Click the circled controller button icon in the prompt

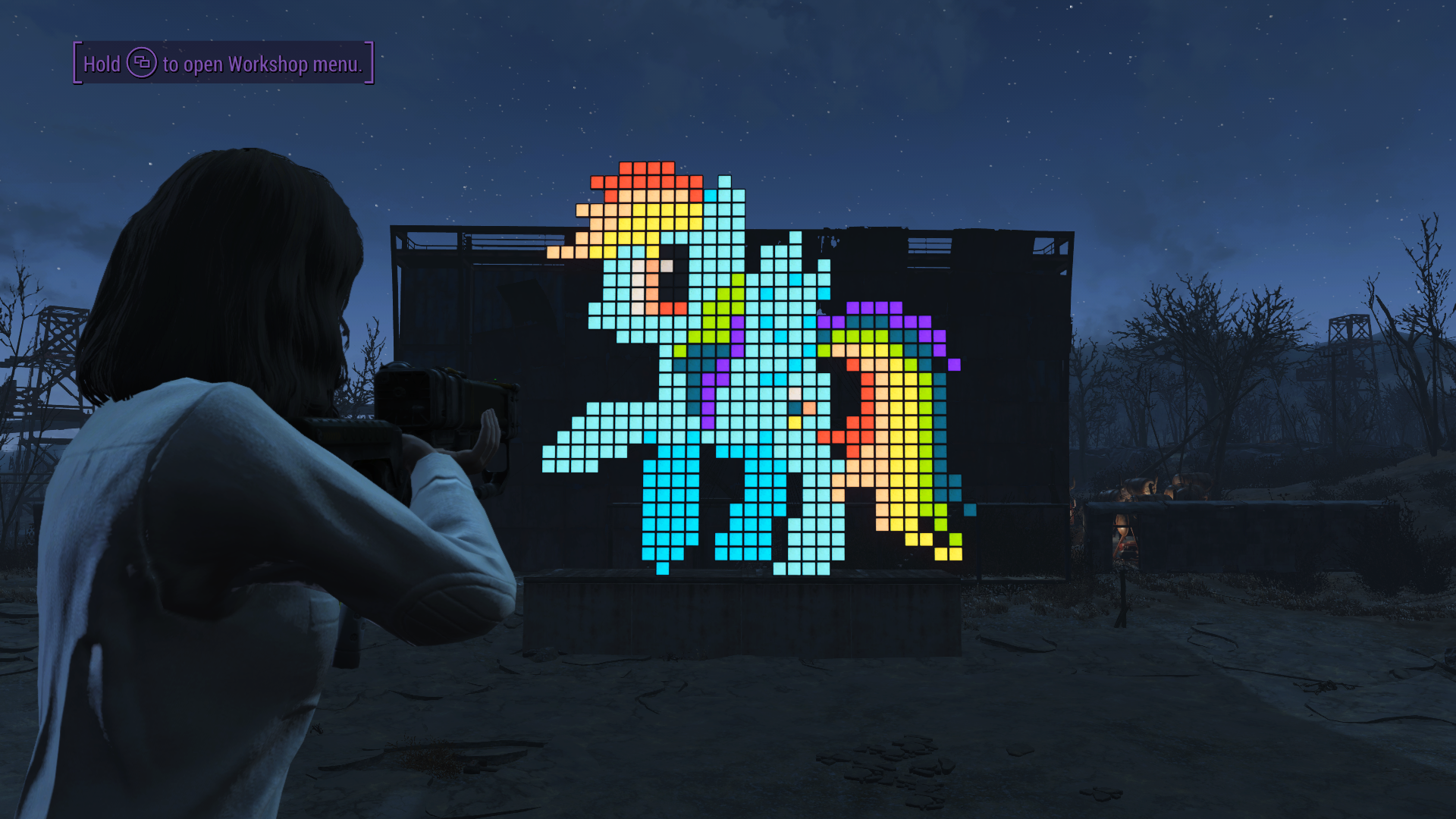141,64
